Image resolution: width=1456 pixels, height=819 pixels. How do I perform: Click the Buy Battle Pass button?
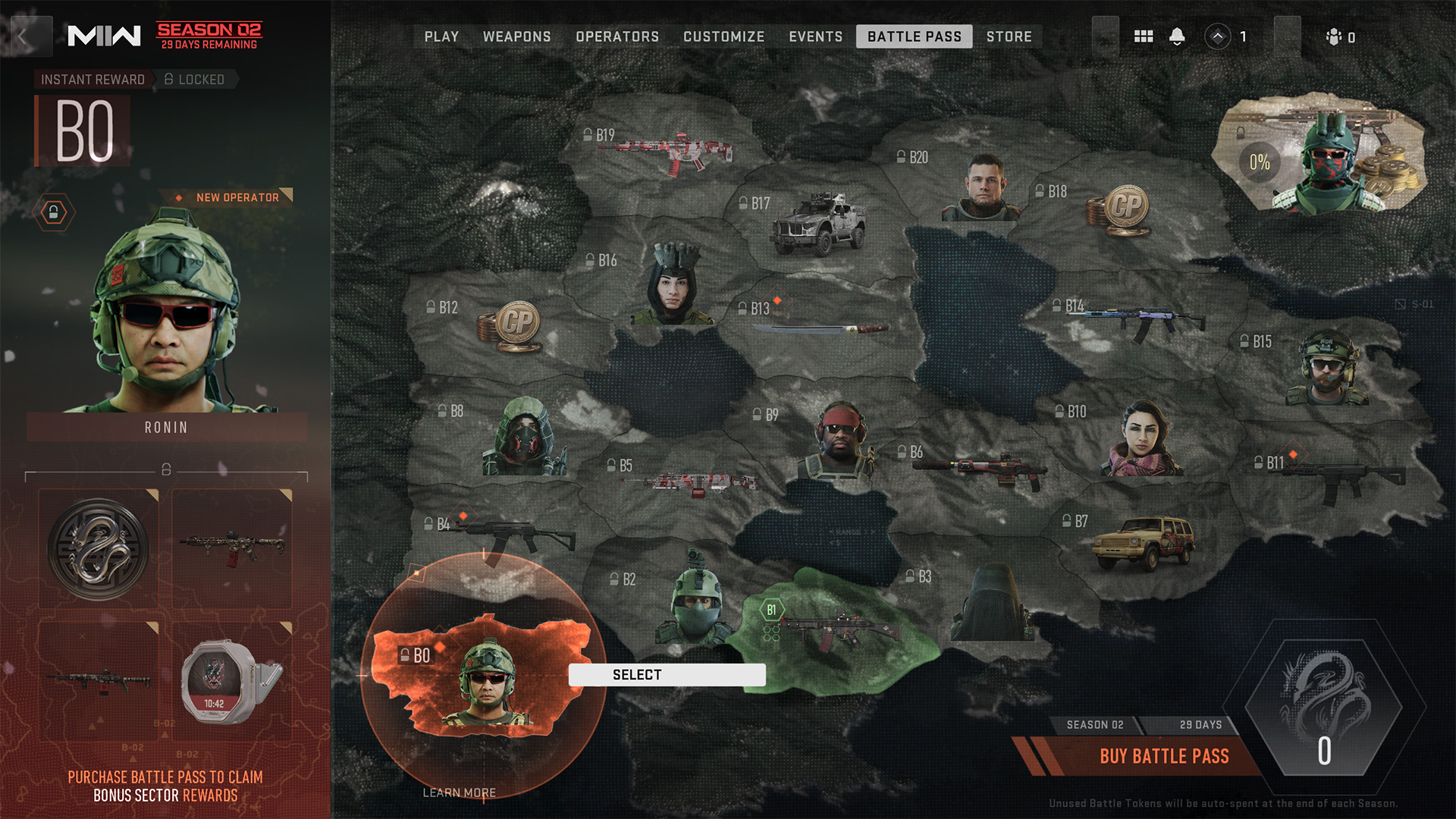(x=1165, y=756)
